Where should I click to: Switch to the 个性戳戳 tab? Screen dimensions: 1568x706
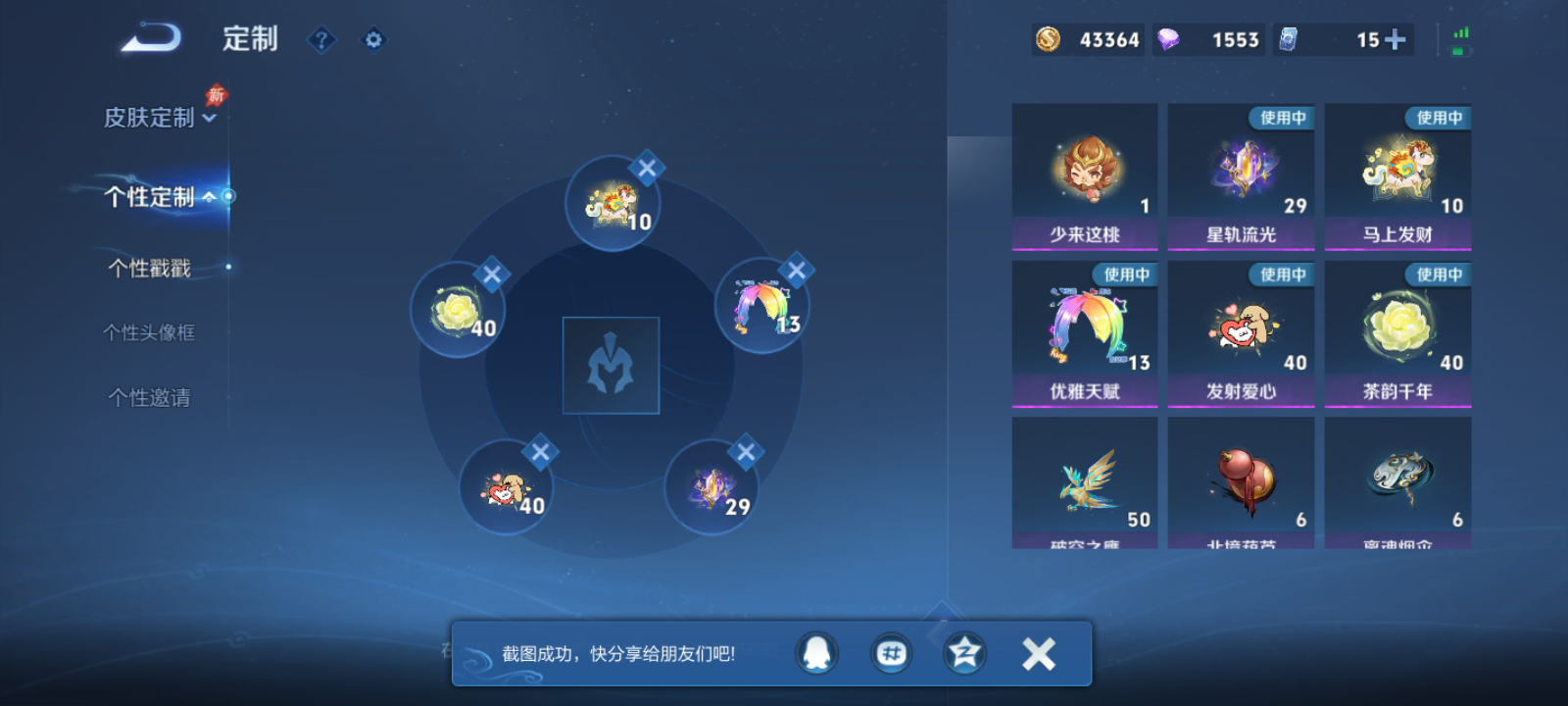pyautogui.click(x=152, y=267)
